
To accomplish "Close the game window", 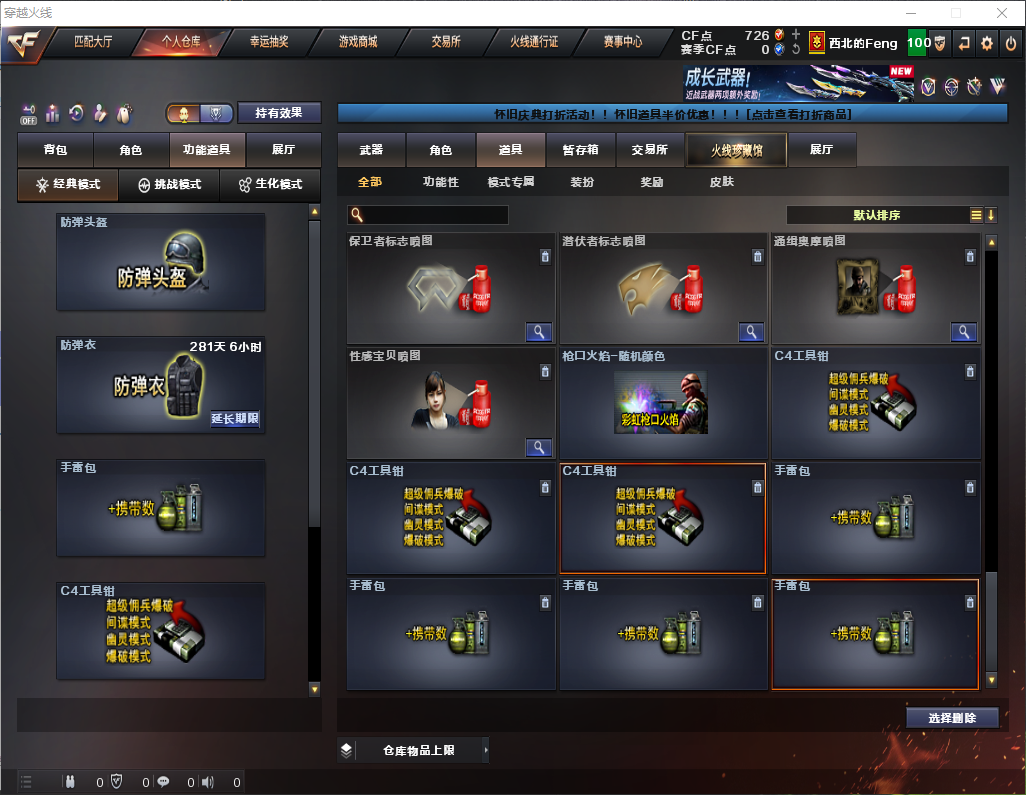I will [1001, 13].
